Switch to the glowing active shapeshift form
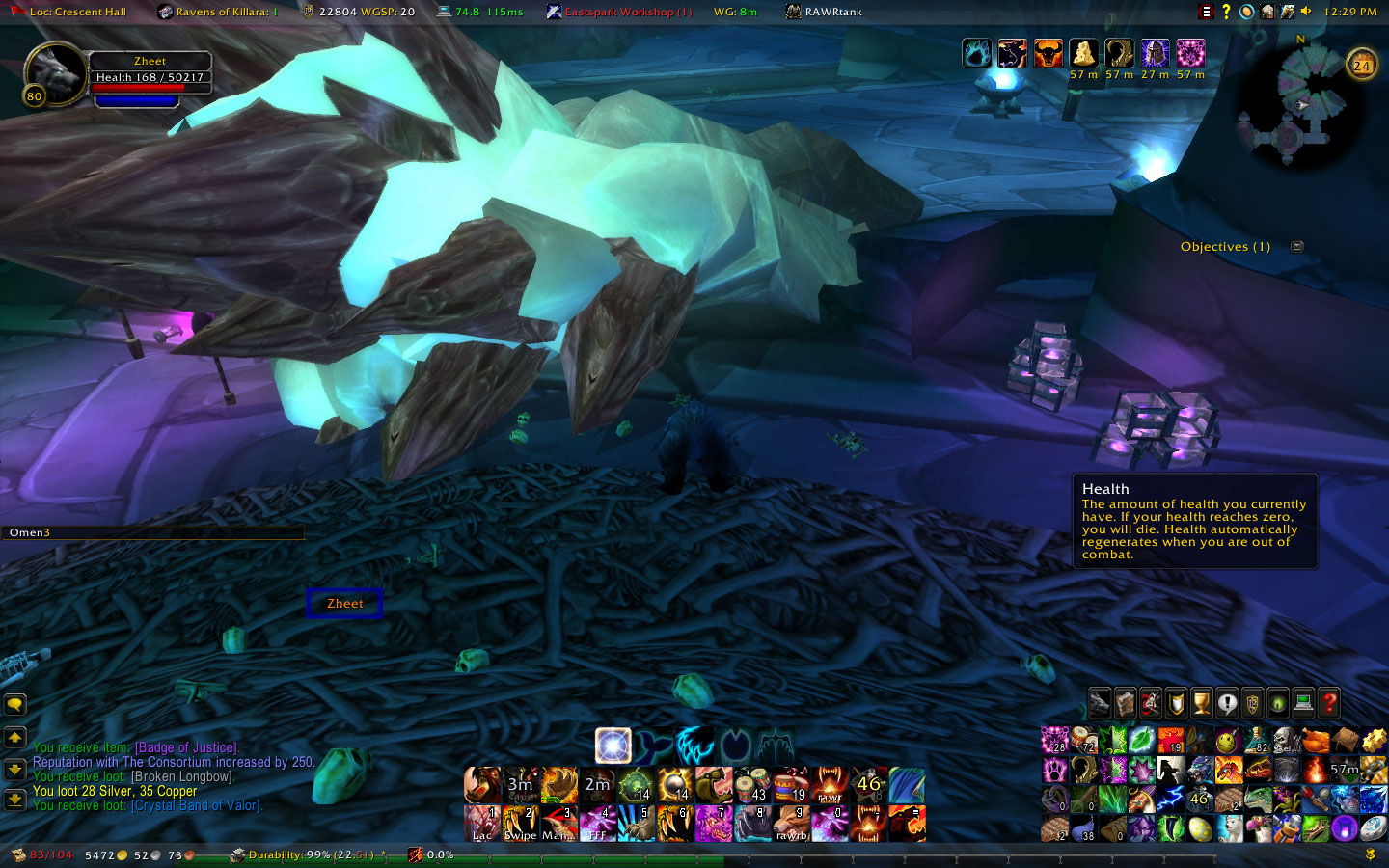The height and width of the screenshot is (868, 1389). 613,746
